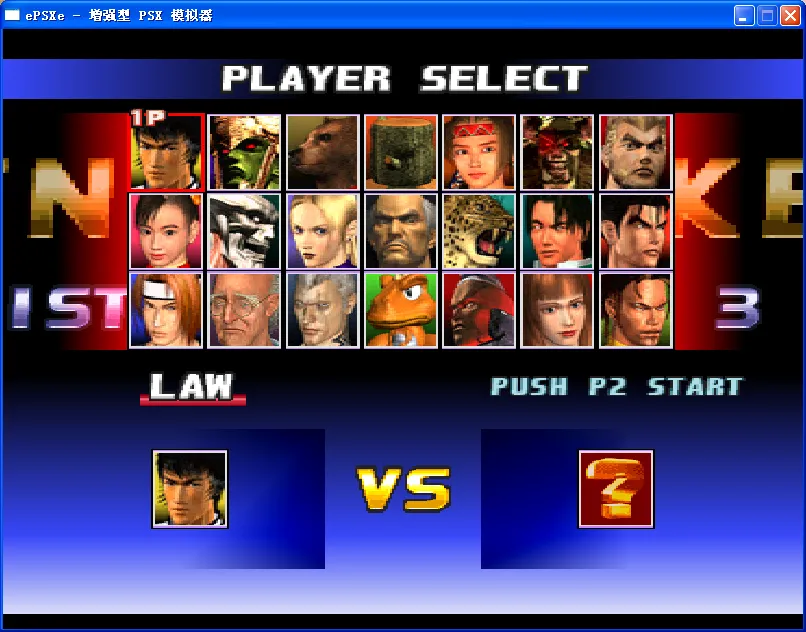Choose the Xiaoyu portrait
Viewport: 806px width, 632px height.
(166, 231)
